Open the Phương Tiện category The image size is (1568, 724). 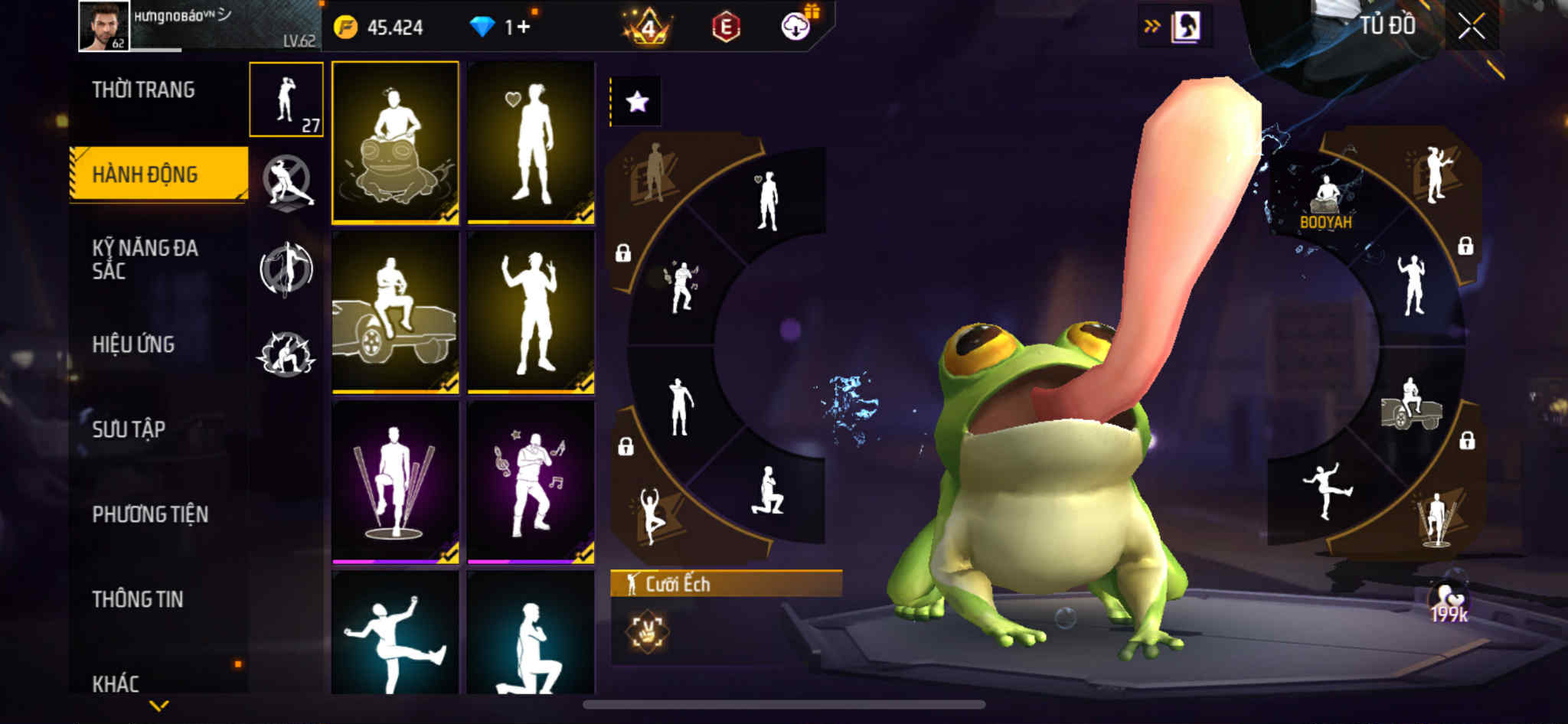click(150, 514)
